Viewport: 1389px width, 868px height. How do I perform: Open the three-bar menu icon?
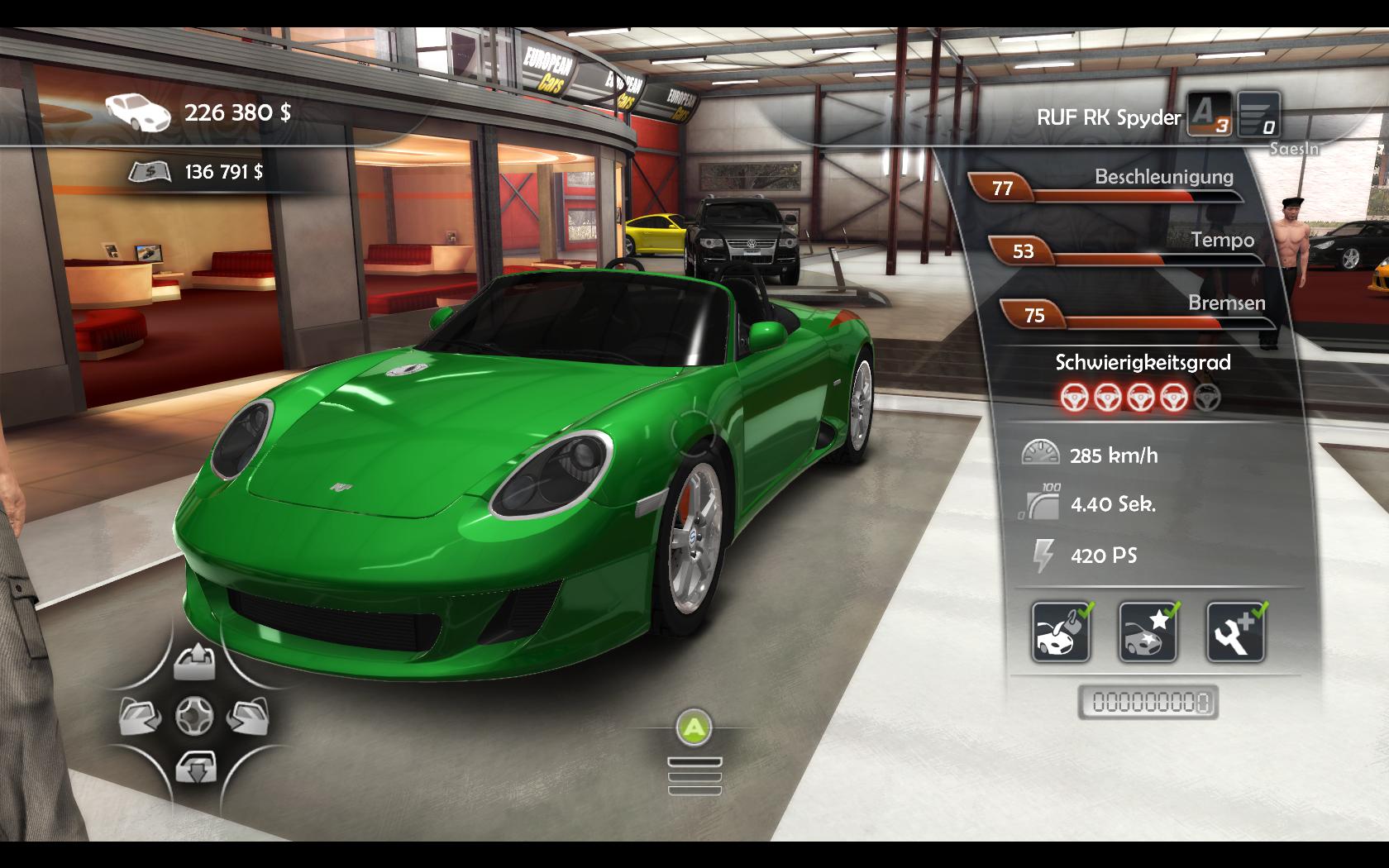[694, 777]
